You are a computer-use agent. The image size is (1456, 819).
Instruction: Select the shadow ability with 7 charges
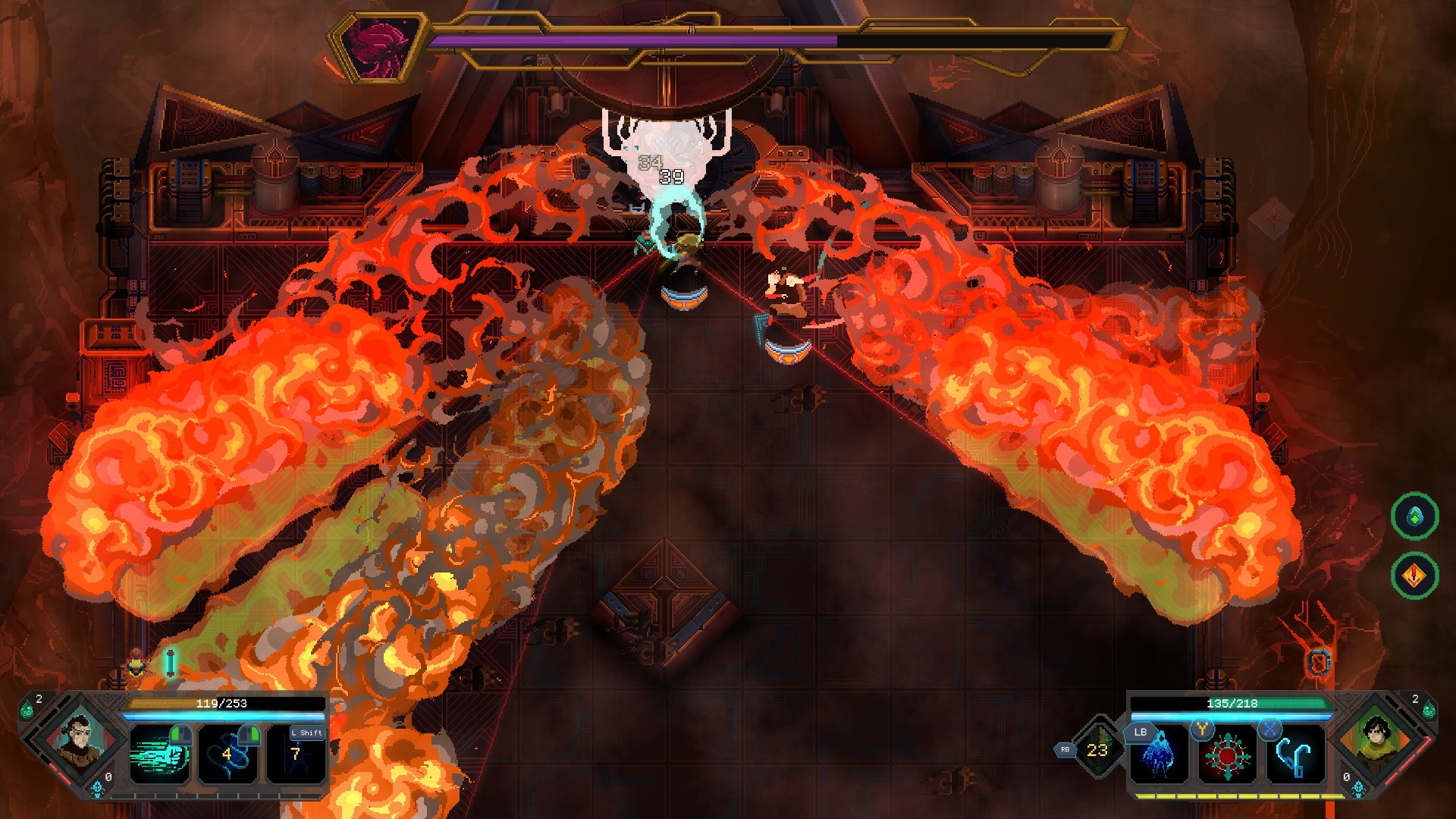295,755
